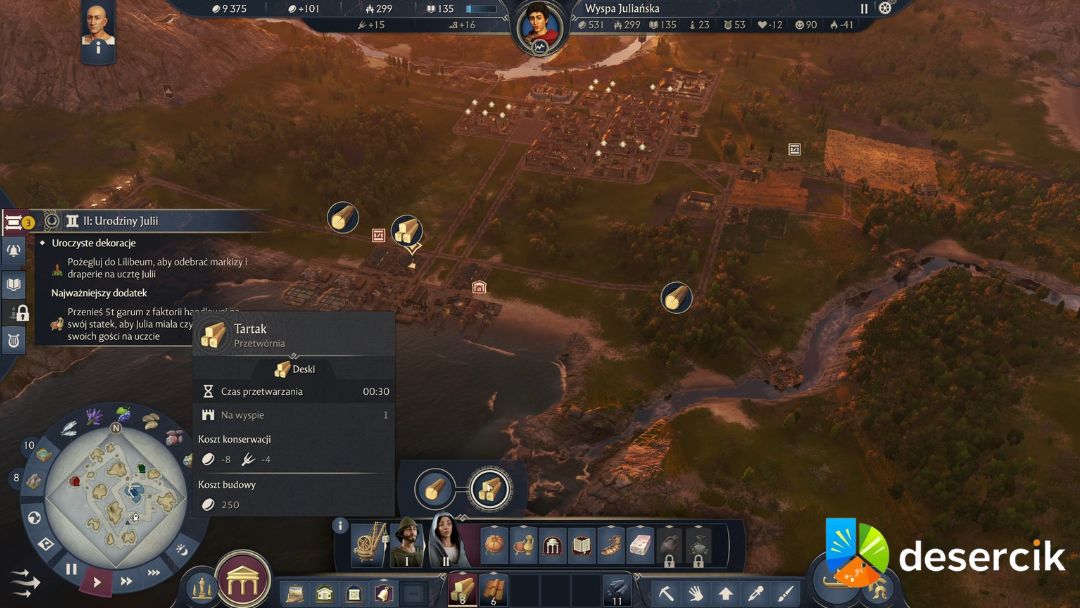Open the settings gear at top right
Image resolution: width=1080 pixels, height=608 pixels.
point(885,8)
